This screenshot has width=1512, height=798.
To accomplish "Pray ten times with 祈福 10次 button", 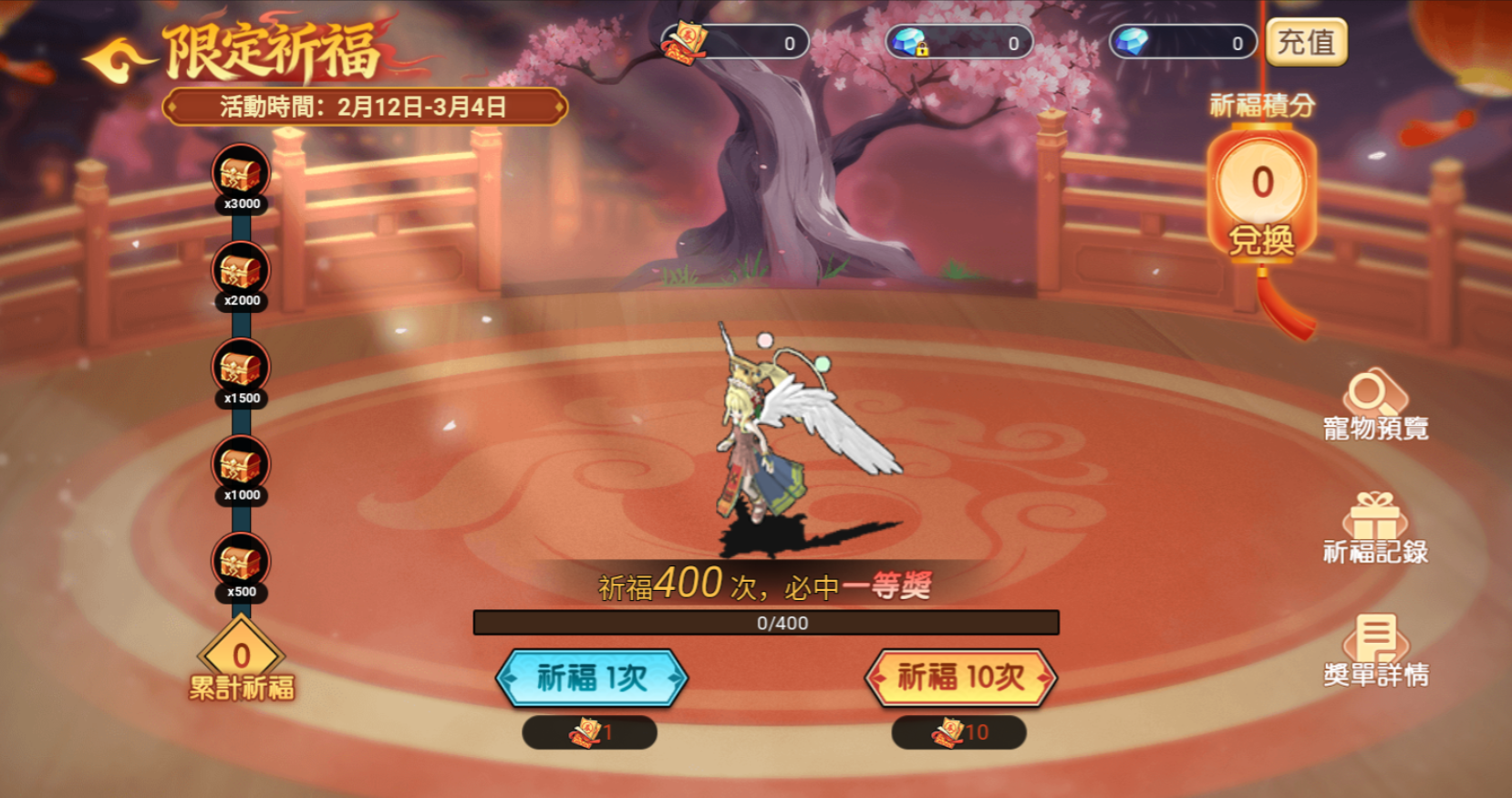I will click(960, 678).
